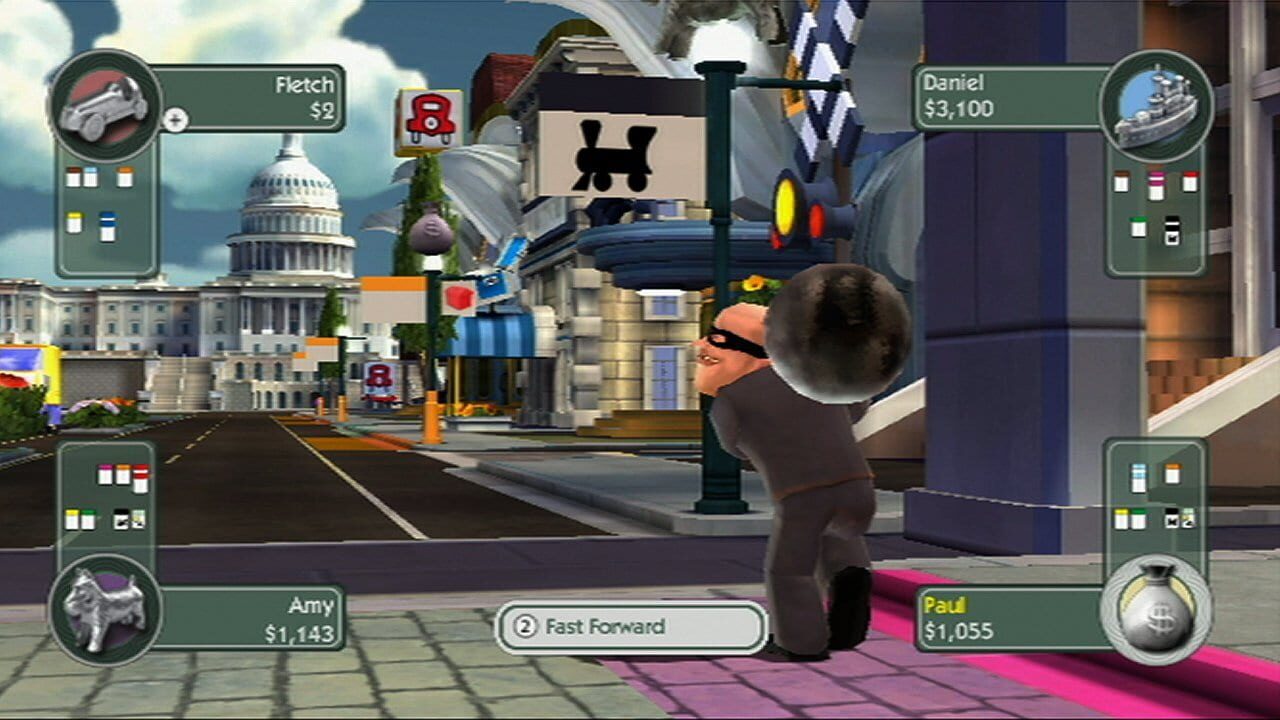Click the utility deed in Amy's panel
This screenshot has height=720, width=1280.
click(x=138, y=518)
